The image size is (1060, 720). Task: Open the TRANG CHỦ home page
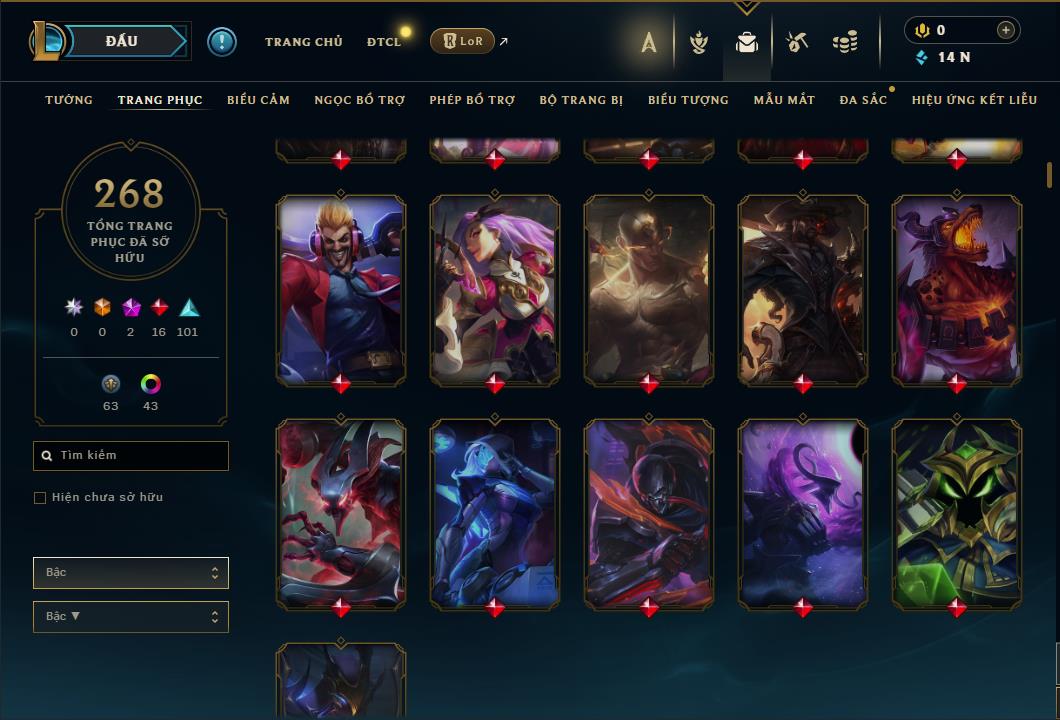tap(303, 42)
